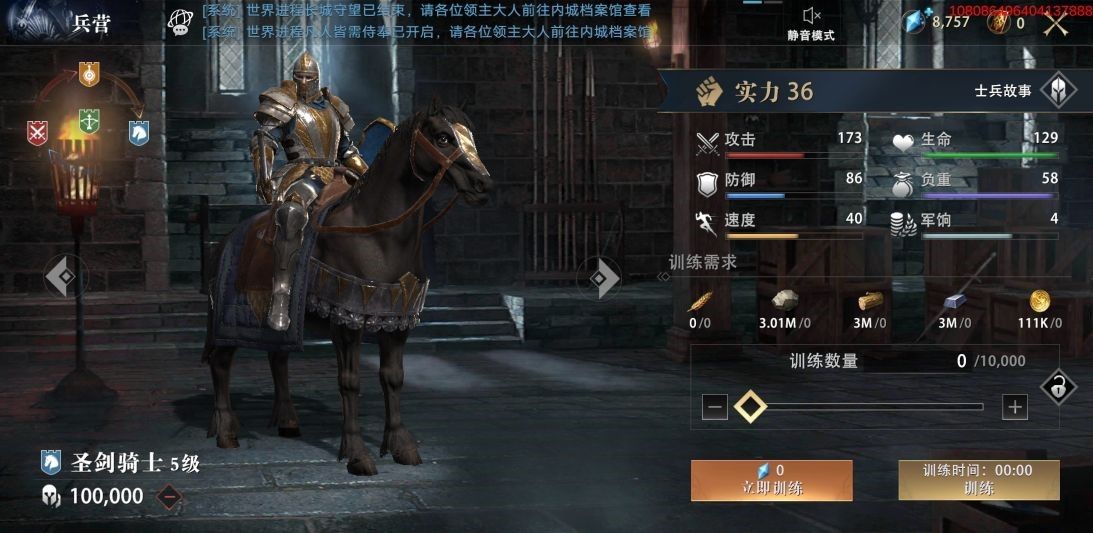Image resolution: width=1093 pixels, height=533 pixels.
Task: Show the next soldier with right arrow
Action: pos(602,277)
